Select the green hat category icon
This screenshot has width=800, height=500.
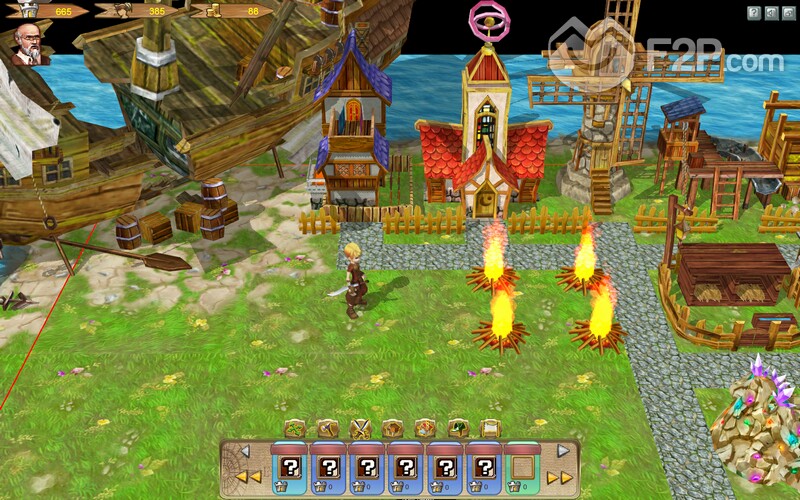tap(458, 428)
